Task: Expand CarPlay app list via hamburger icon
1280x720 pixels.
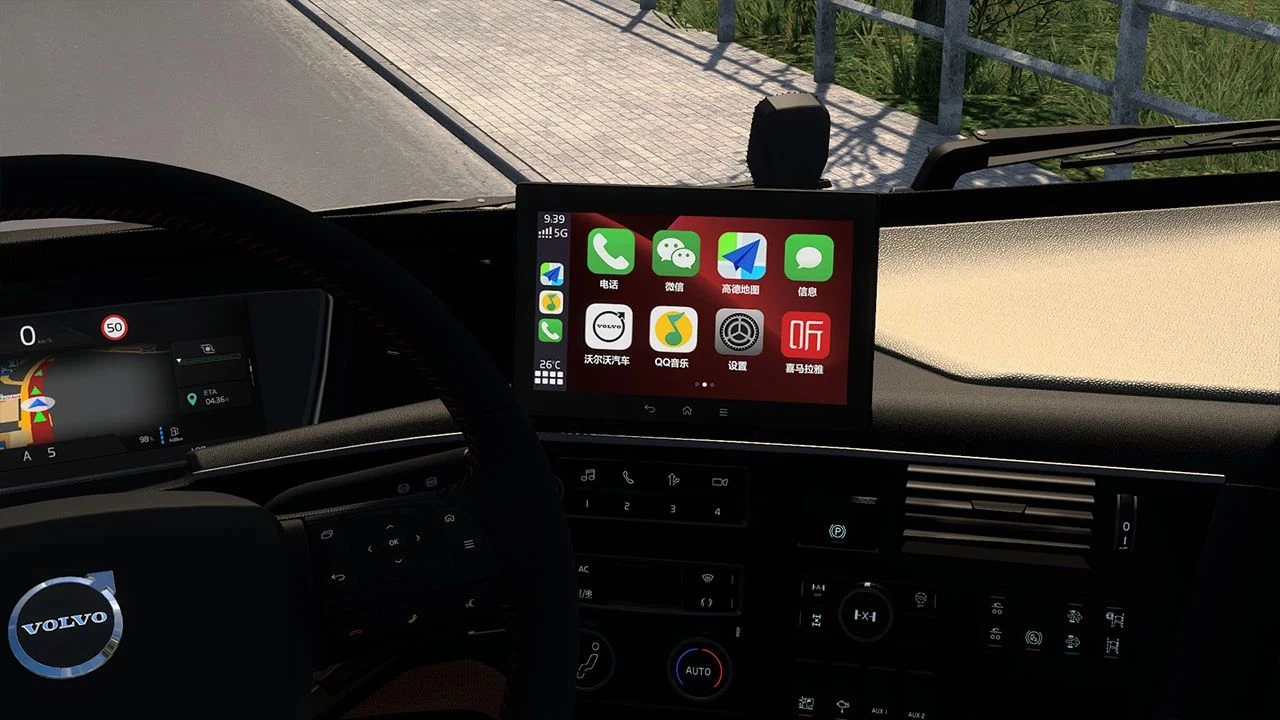Action: (x=722, y=409)
